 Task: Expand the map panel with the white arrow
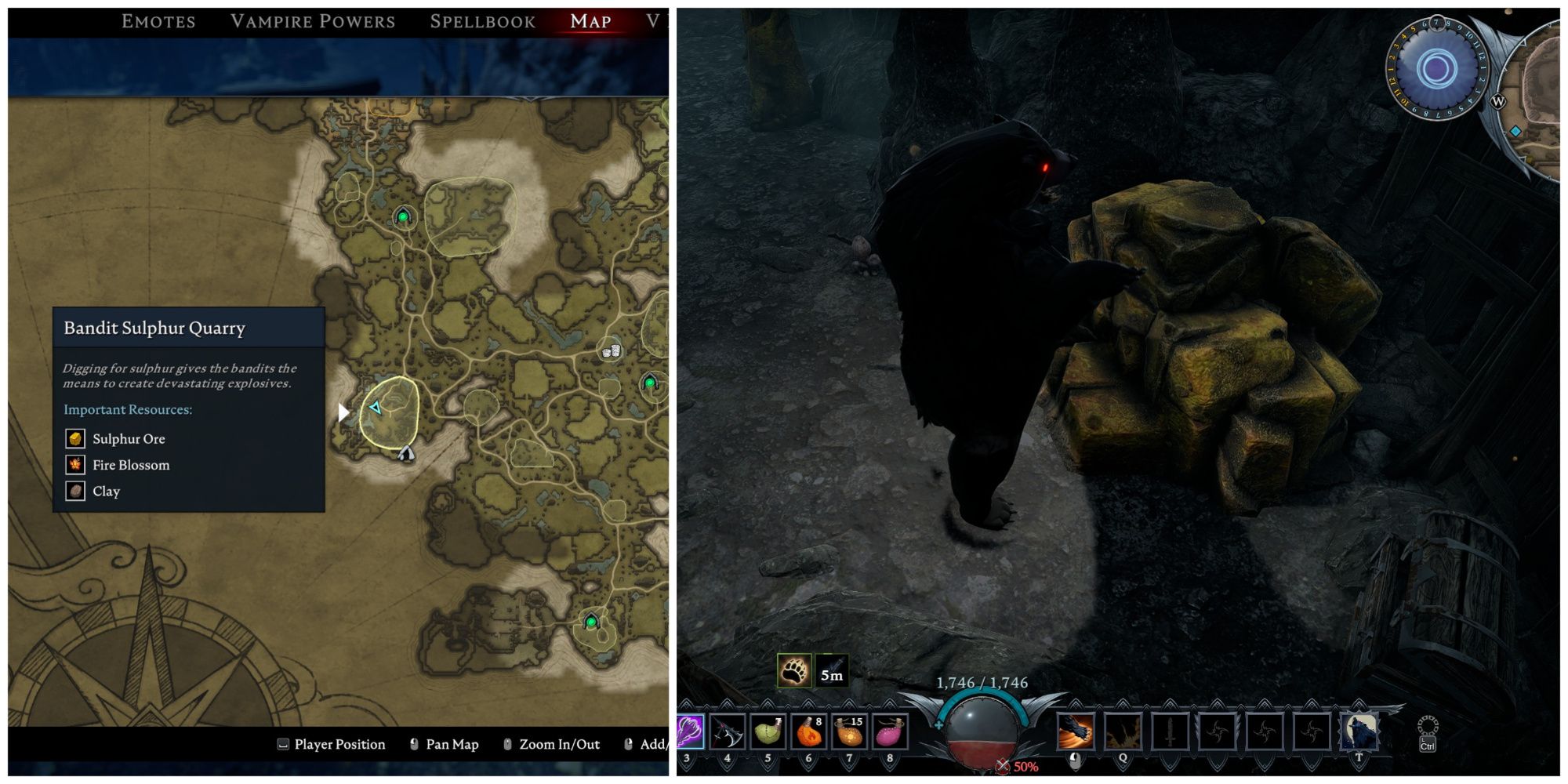[343, 410]
